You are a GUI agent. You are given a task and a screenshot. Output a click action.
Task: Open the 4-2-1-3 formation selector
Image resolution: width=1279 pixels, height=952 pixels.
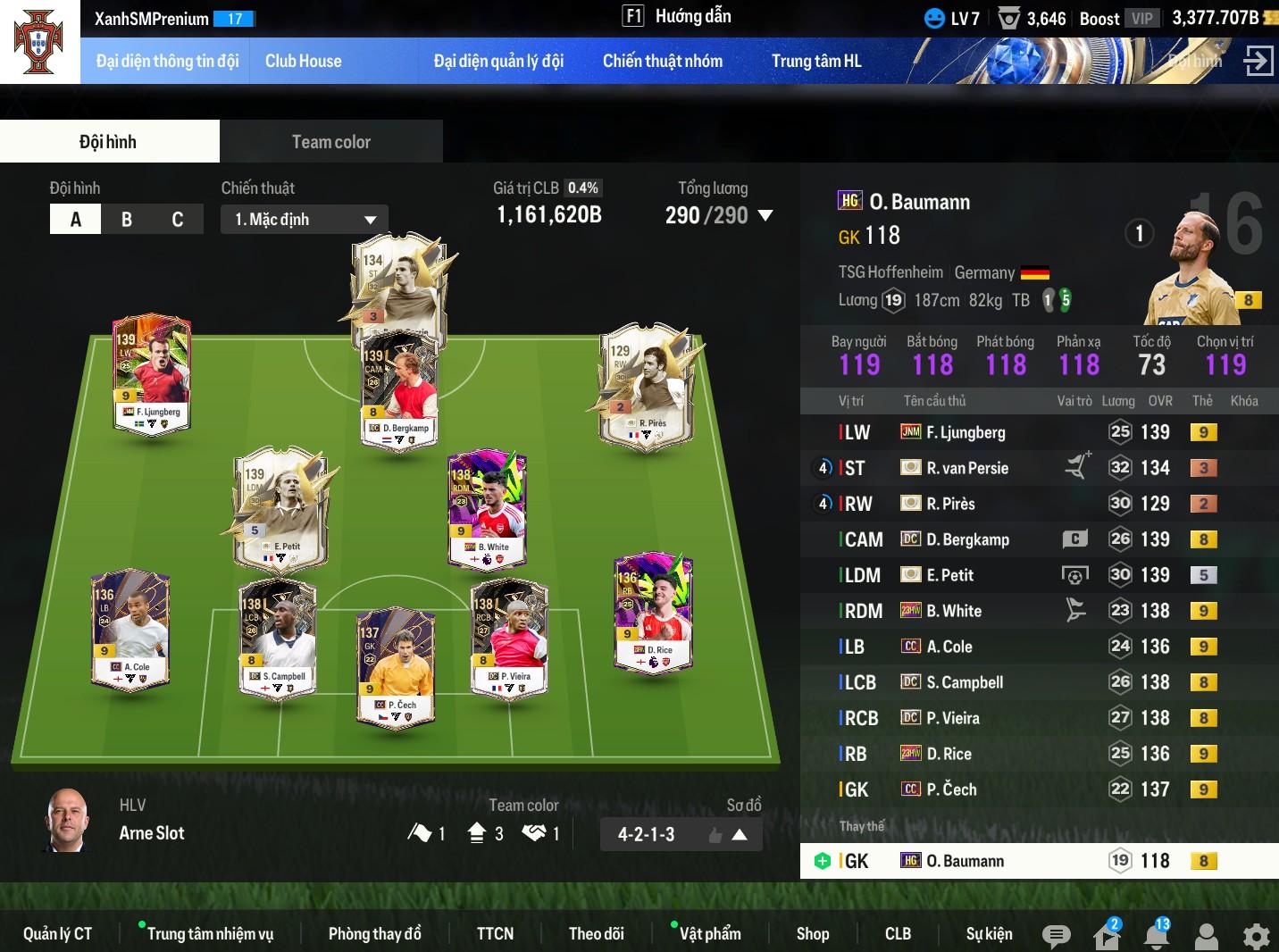point(681,835)
